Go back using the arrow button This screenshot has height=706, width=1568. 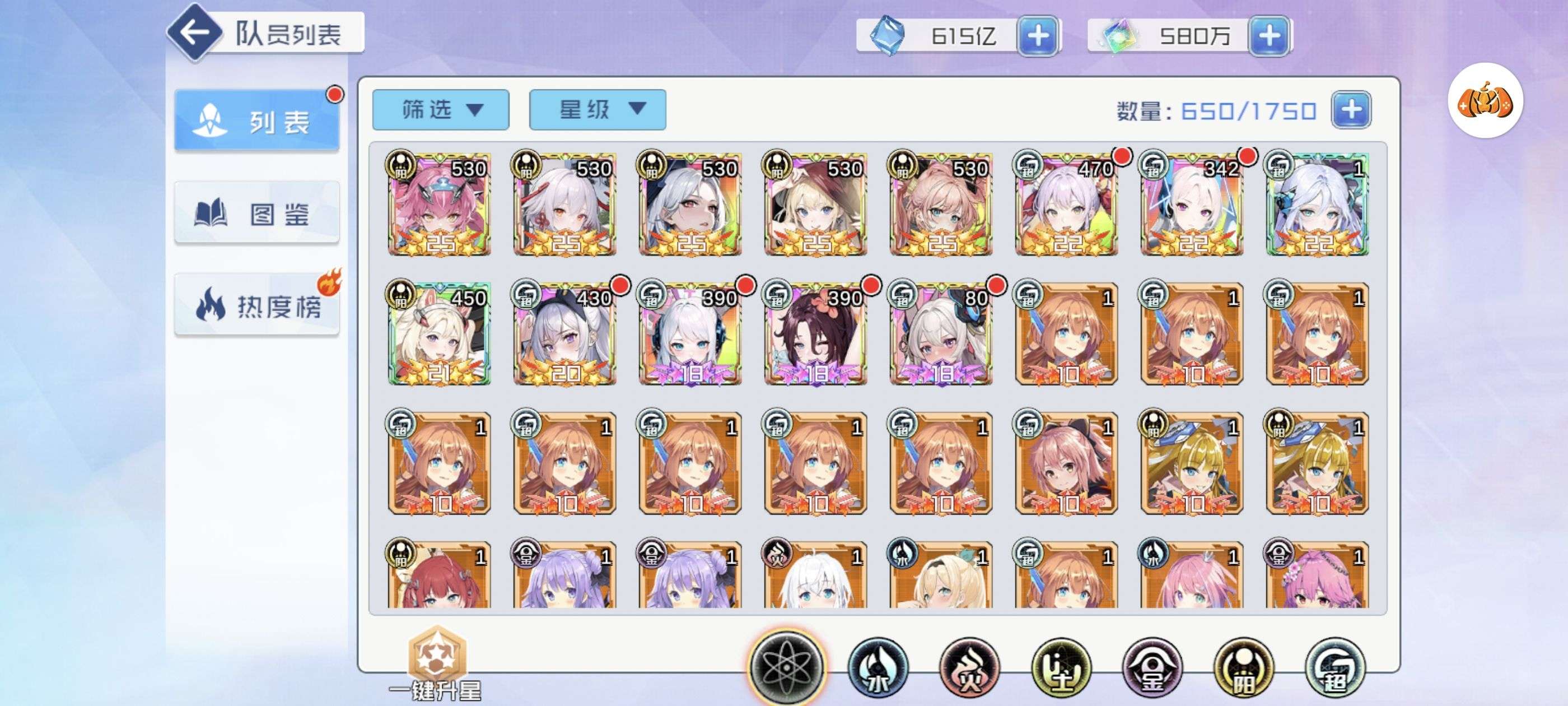195,33
